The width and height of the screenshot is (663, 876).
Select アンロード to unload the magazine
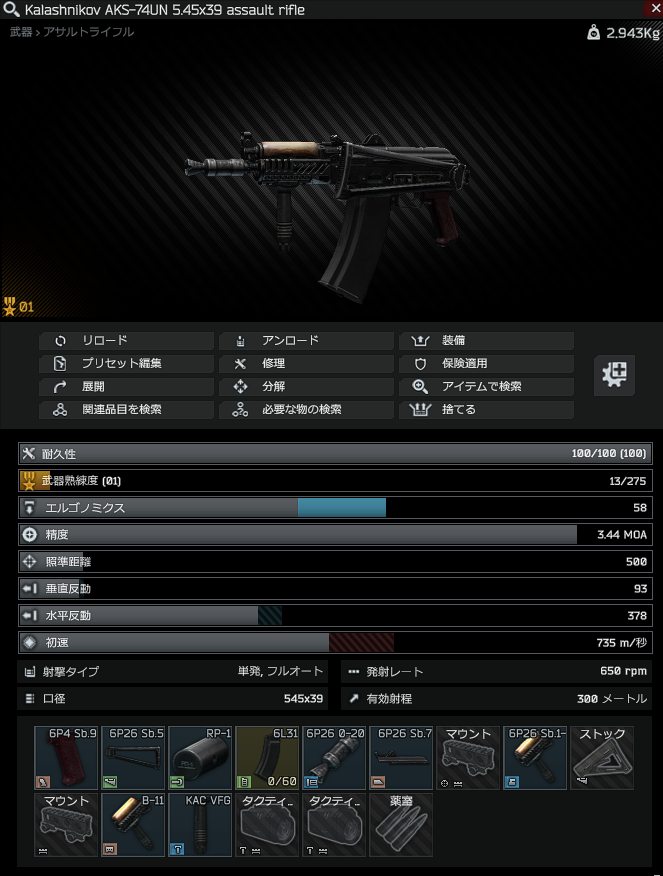[307, 341]
